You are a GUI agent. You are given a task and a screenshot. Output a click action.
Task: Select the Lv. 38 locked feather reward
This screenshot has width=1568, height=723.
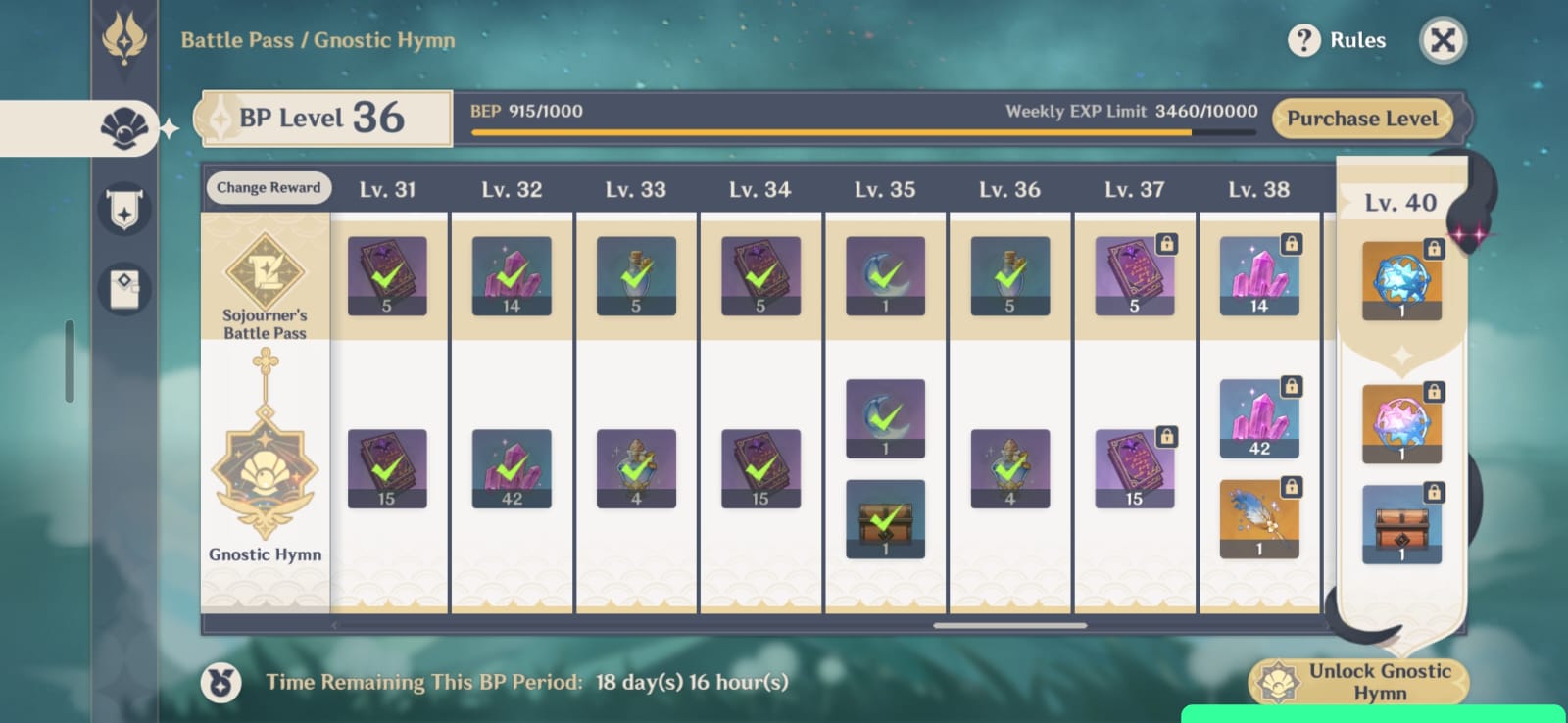(1259, 519)
